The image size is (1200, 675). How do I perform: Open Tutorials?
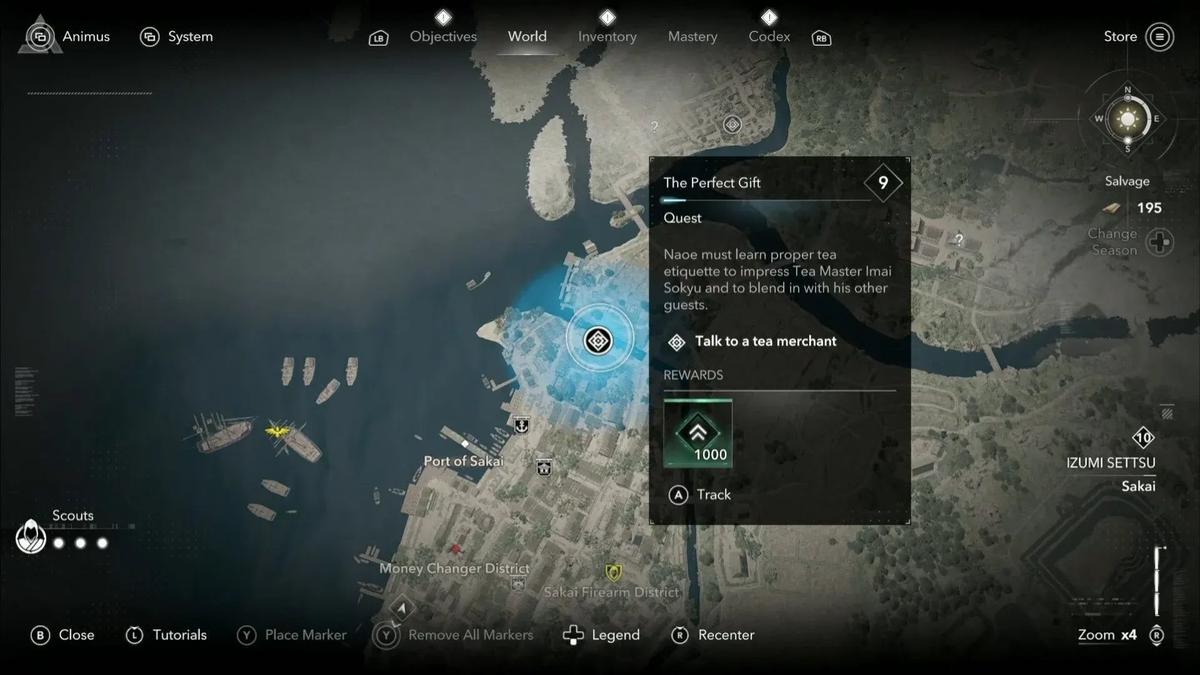point(166,635)
